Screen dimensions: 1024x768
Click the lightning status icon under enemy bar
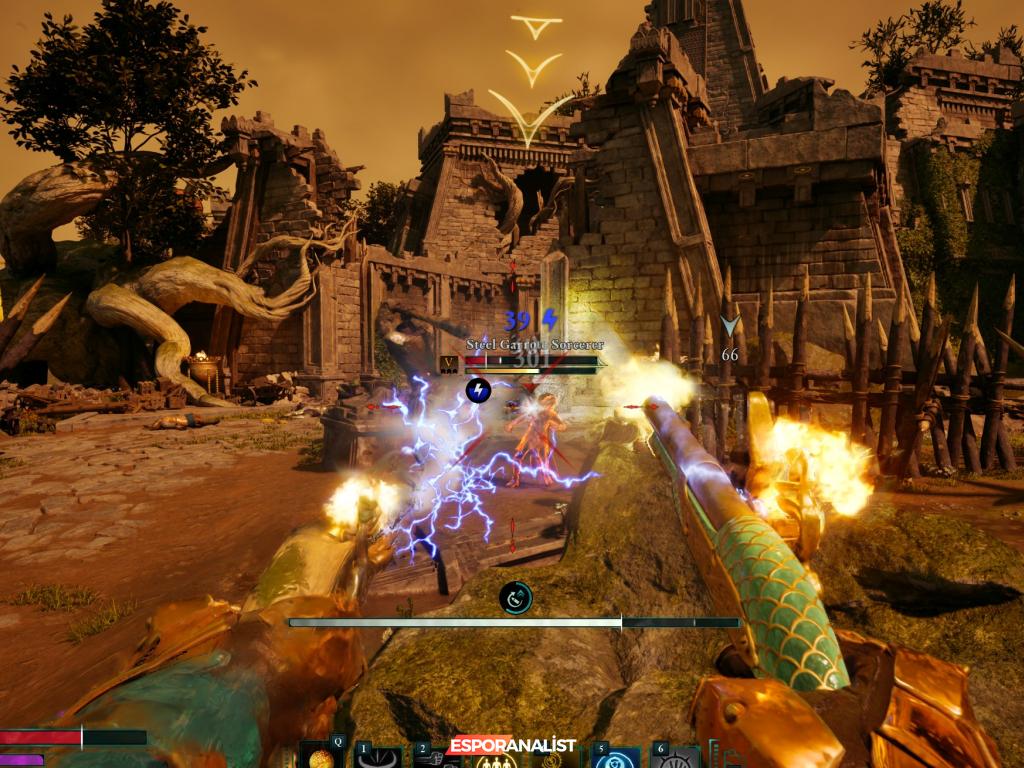click(x=478, y=390)
